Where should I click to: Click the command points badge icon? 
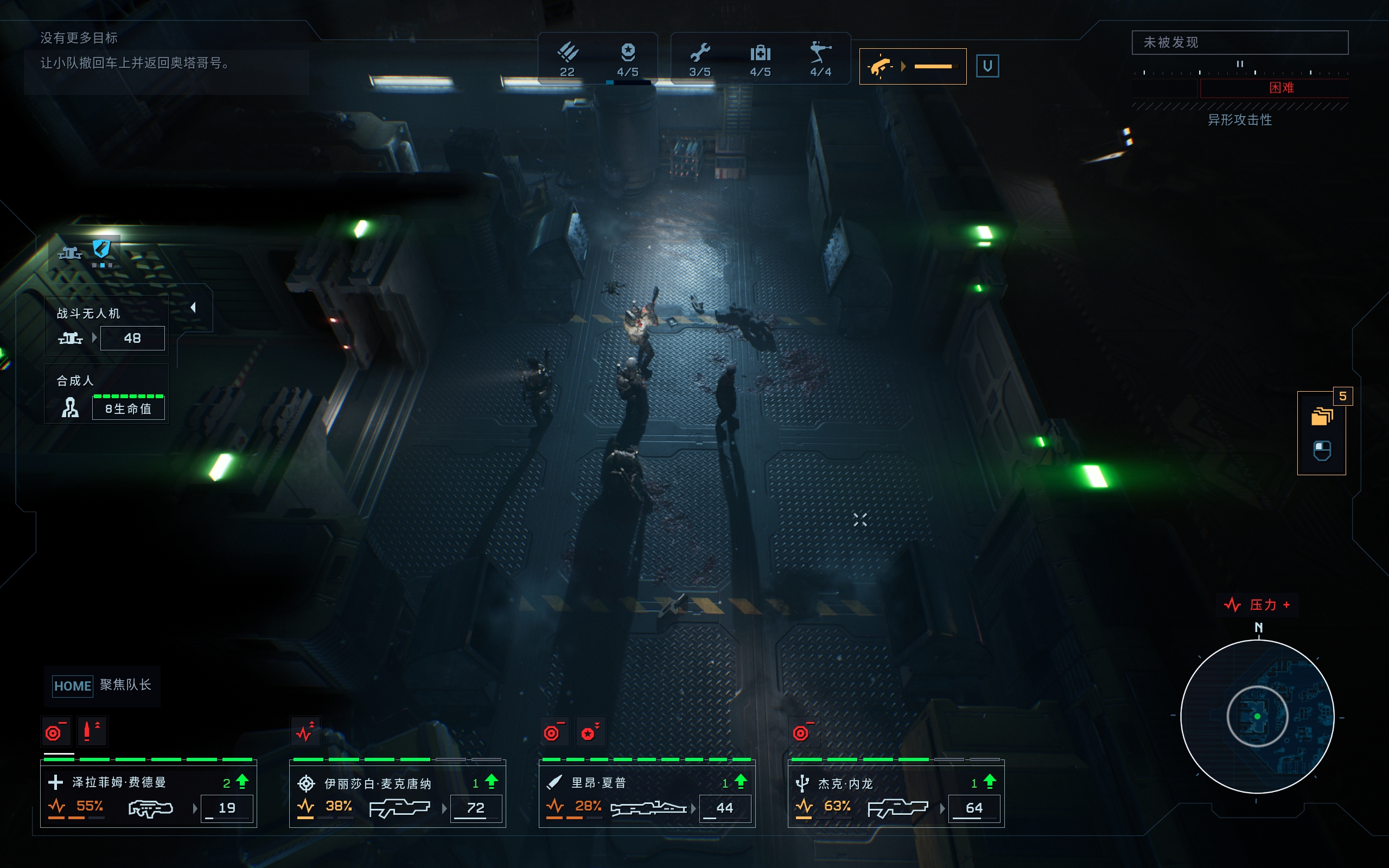(x=628, y=53)
